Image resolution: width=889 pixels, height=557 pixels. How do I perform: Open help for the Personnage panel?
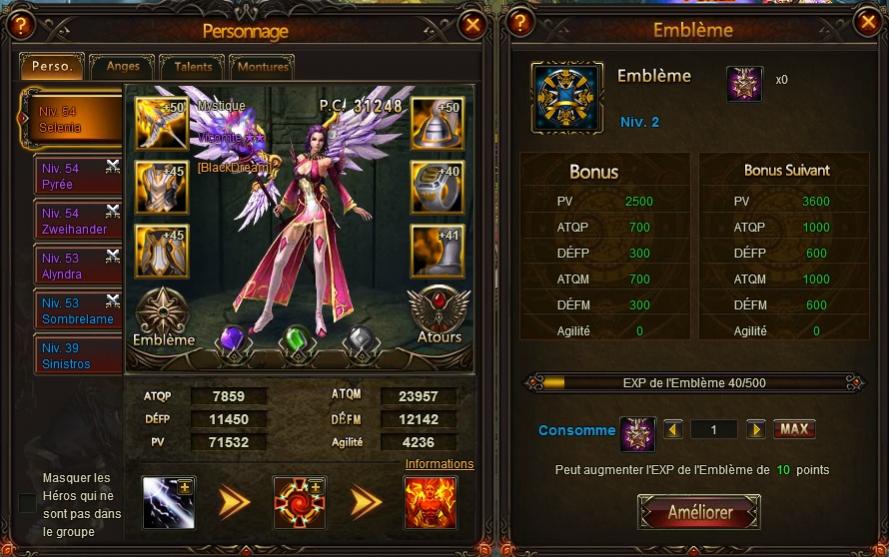19,25
